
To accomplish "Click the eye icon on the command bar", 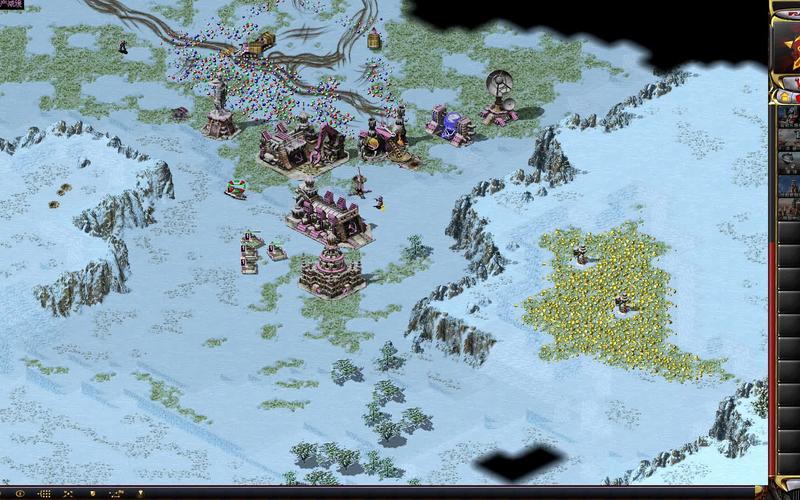I will [x=20, y=494].
